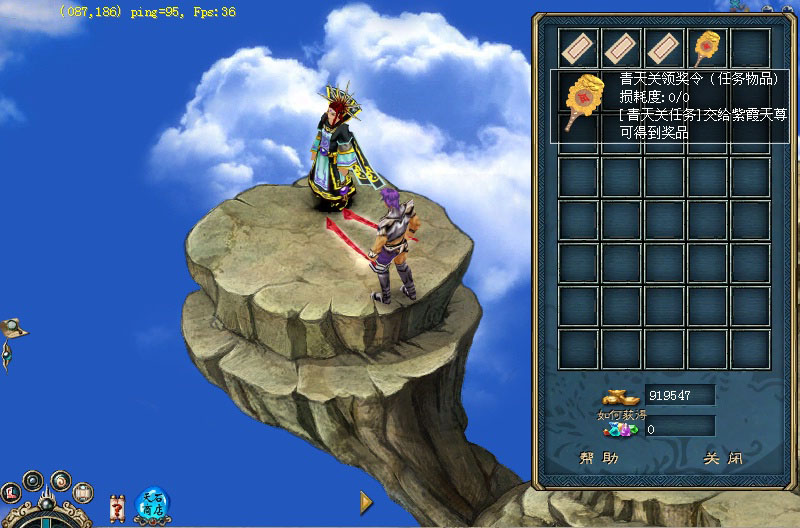Click the yellow arrow expander on the bottom bar

(x=366, y=501)
